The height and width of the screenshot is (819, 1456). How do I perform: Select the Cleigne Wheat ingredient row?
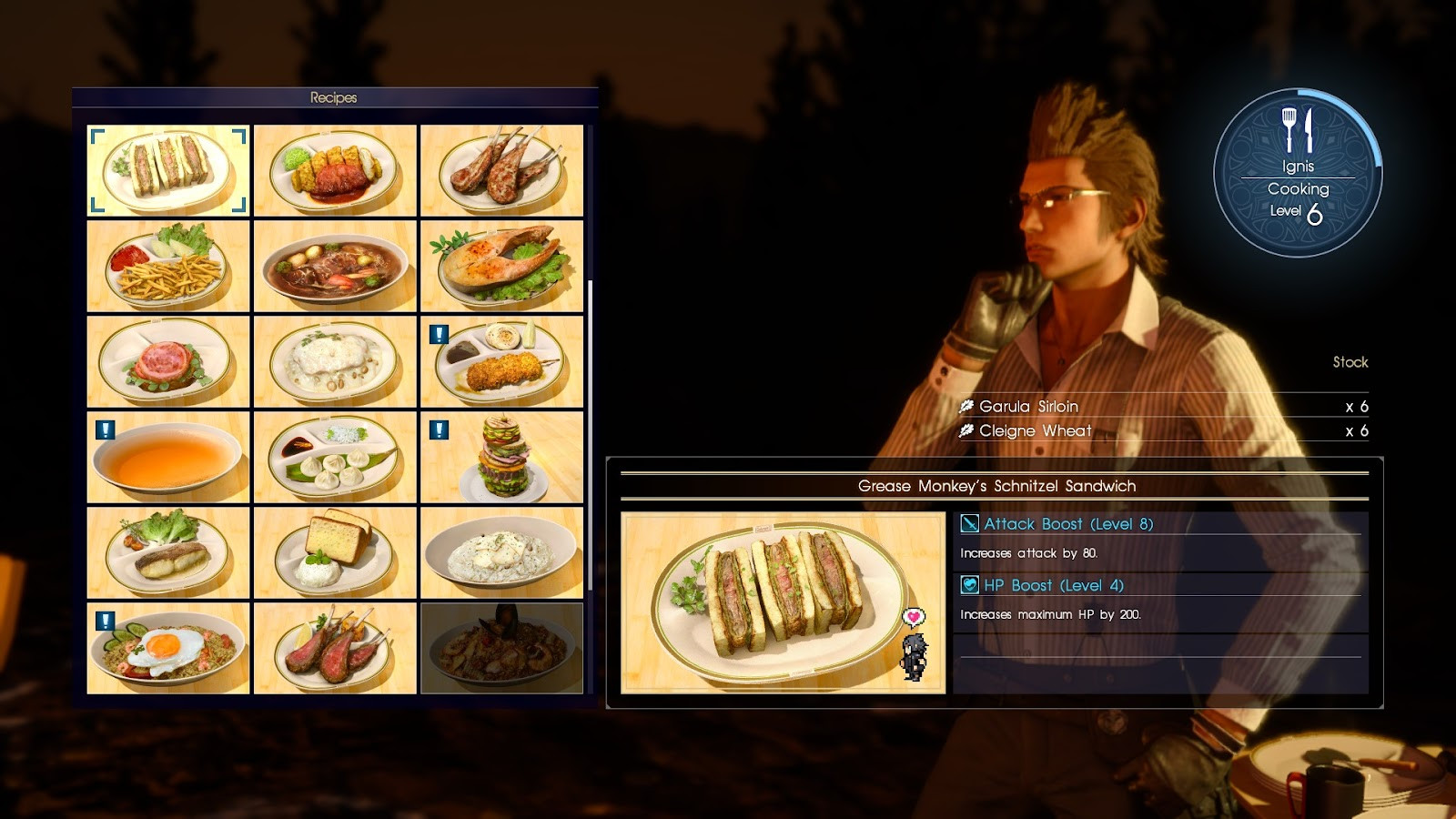(1163, 430)
